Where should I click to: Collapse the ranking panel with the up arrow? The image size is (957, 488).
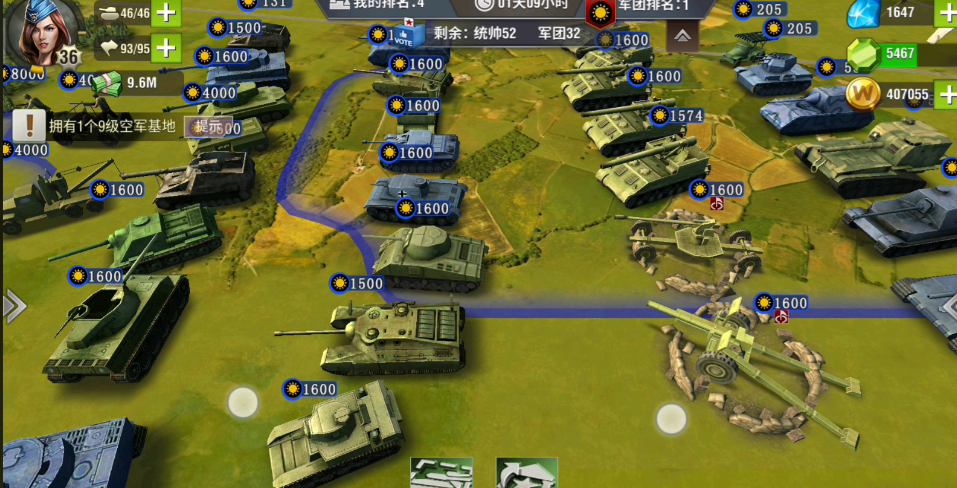coord(681,37)
